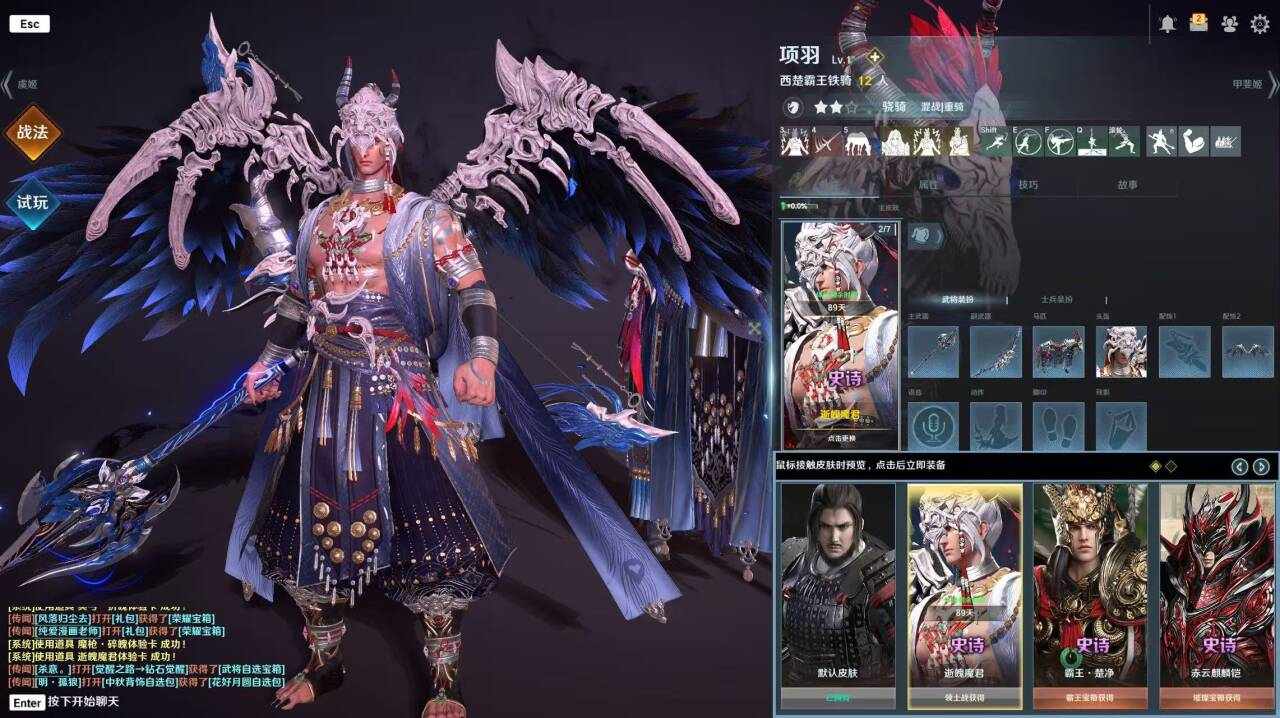The image size is (1280, 718).
Task: Open the settings gear icon
Action: pyautogui.click(x=1260, y=24)
